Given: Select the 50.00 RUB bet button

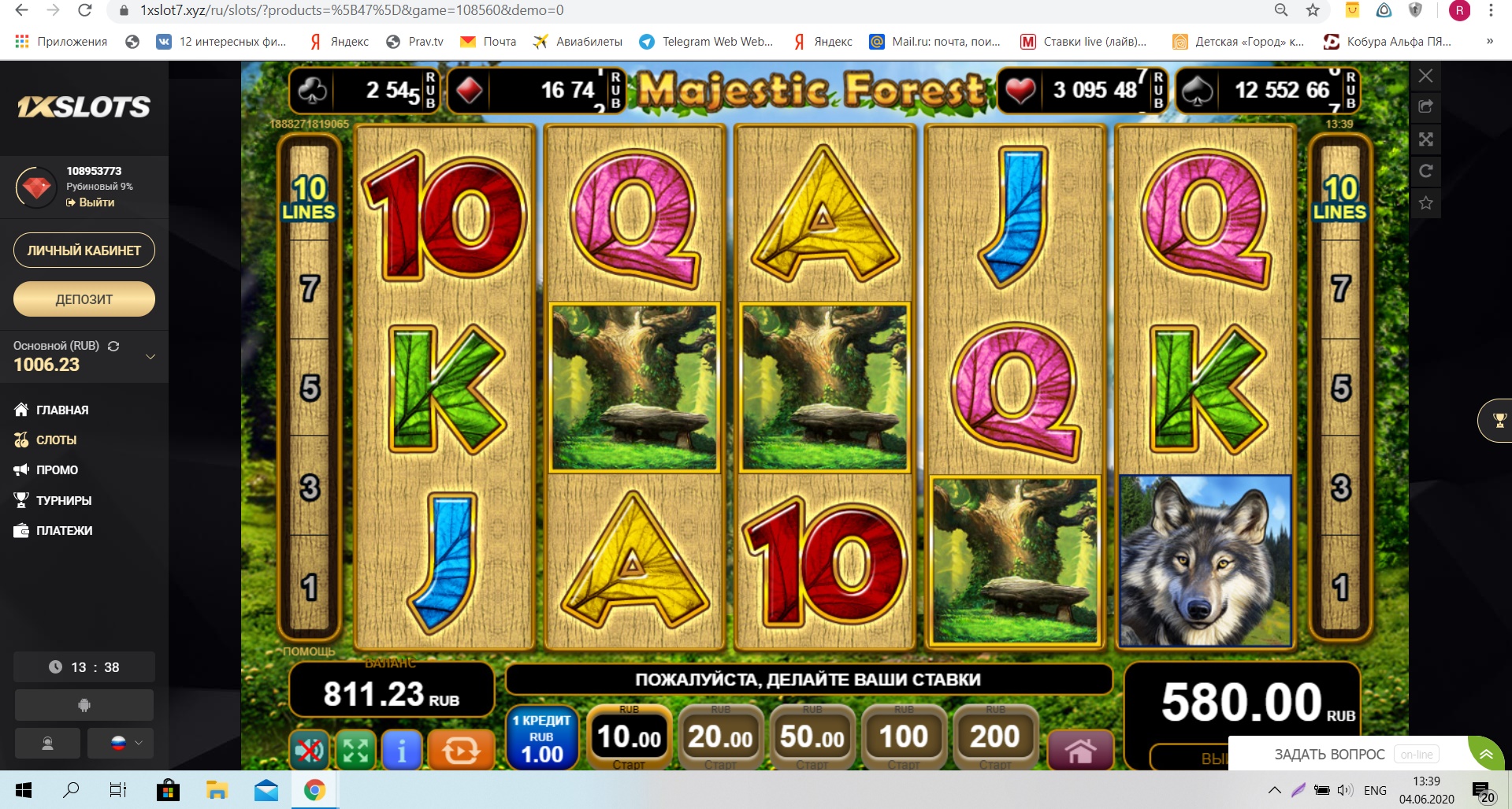Looking at the screenshot, I should [x=812, y=737].
